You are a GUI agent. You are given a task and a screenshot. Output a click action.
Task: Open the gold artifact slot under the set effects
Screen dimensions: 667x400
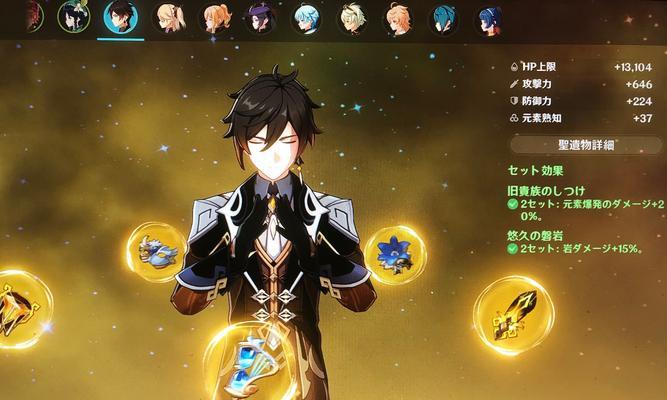click(x=512, y=315)
